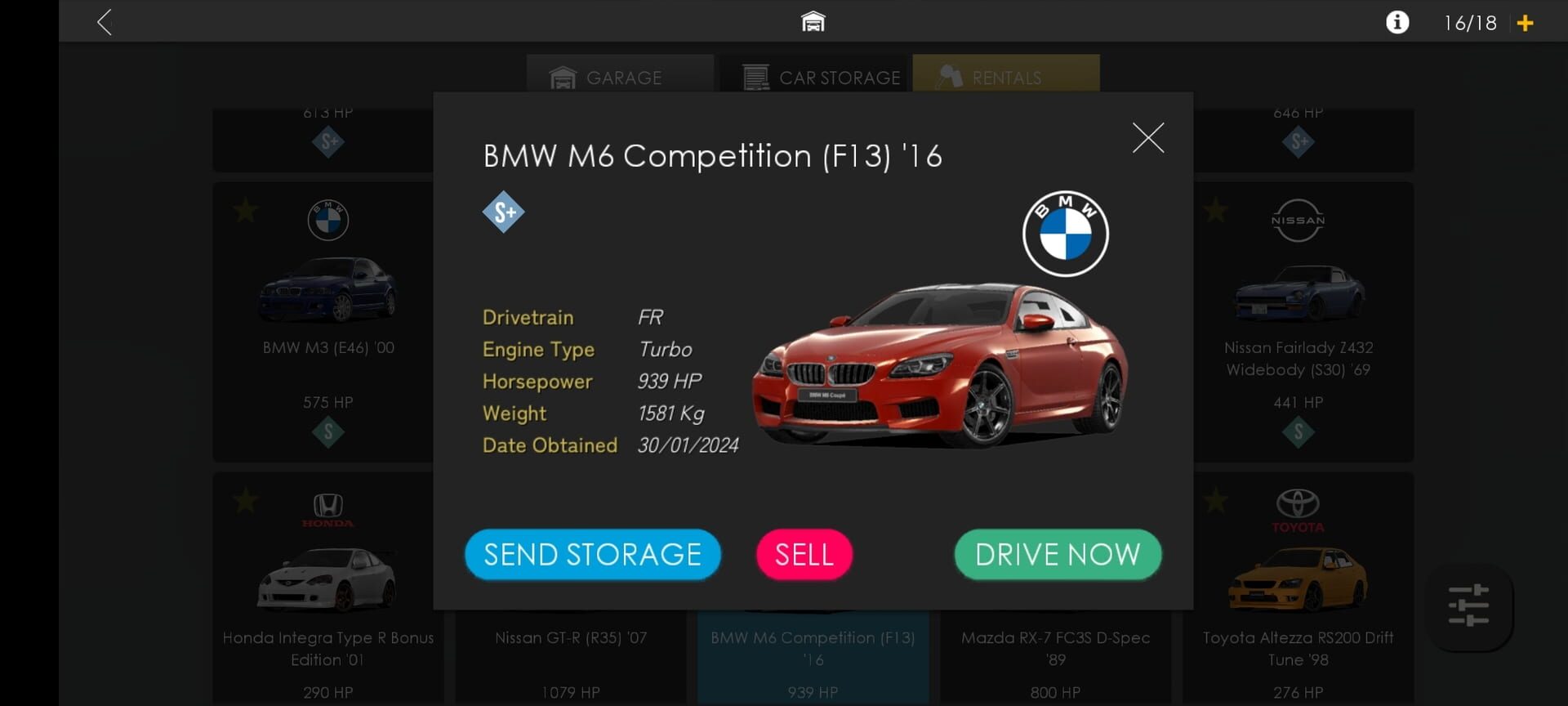Add a car with the plus icon

(1526, 22)
